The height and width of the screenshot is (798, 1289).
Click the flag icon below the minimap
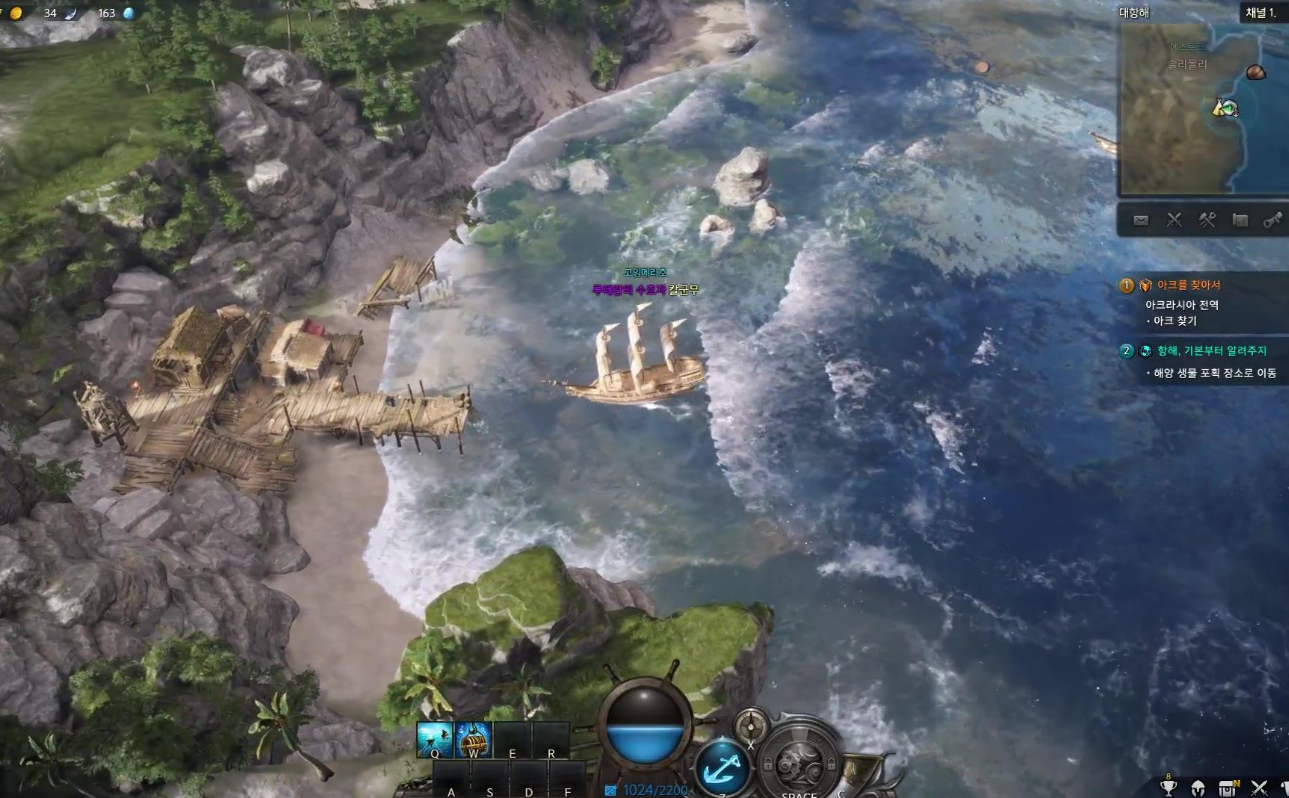[x=1241, y=220]
